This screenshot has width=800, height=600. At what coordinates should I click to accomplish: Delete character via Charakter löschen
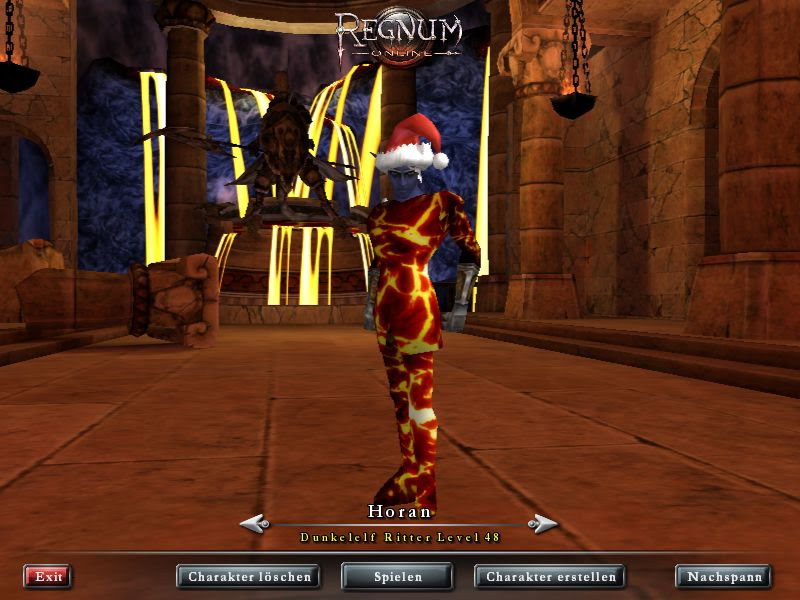(x=249, y=576)
